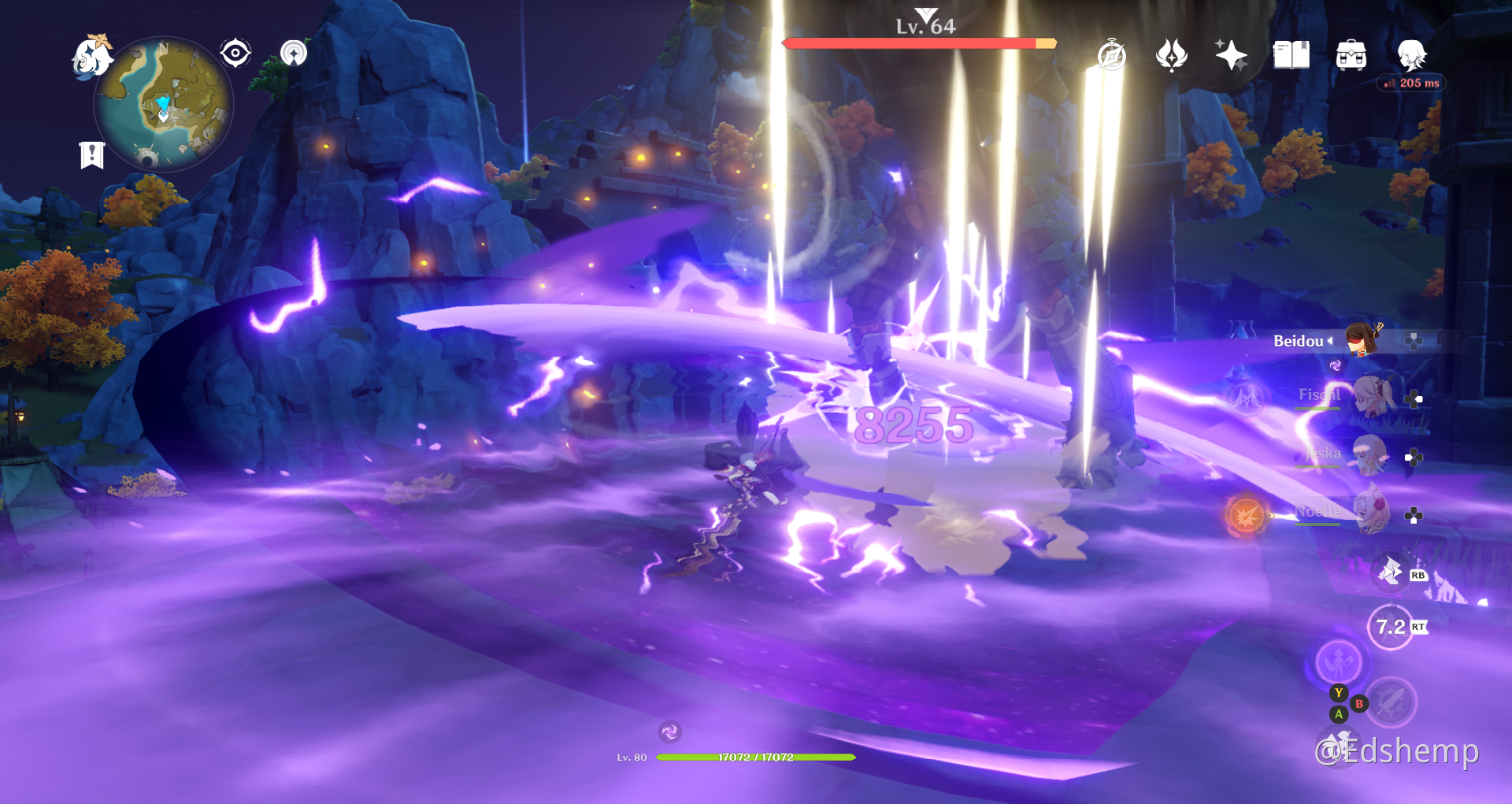Activate the elemental burst RT button
This screenshot has width=1512, height=804.
click(1391, 627)
